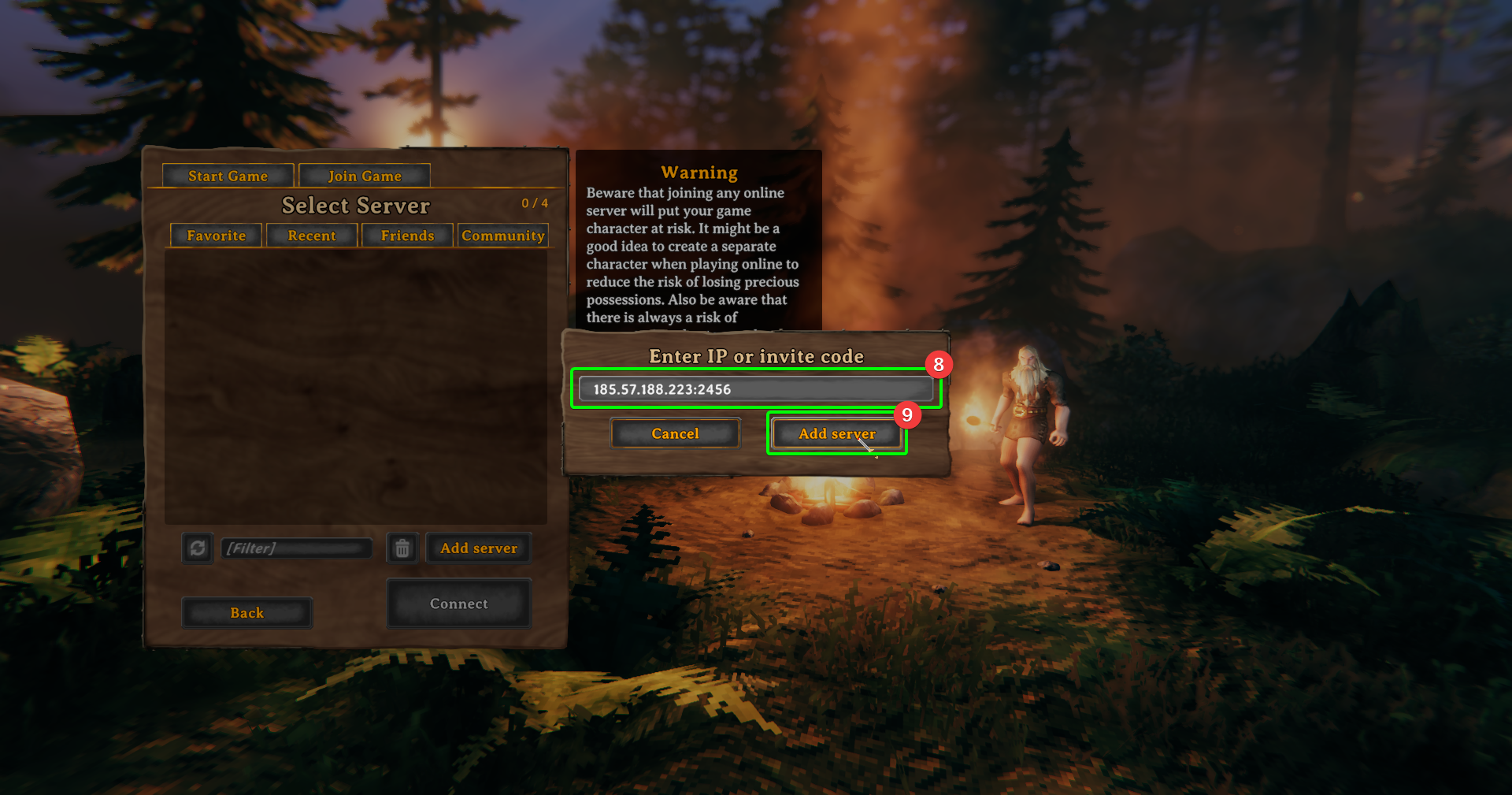This screenshot has width=1512, height=795.
Task: Refresh the server list
Action: [197, 548]
